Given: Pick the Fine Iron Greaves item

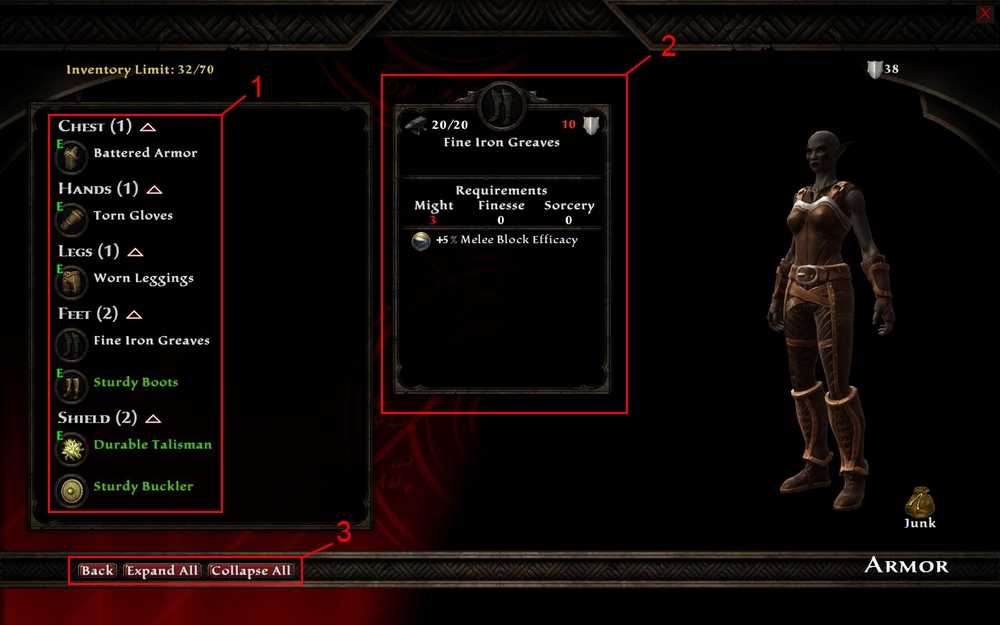Looking at the screenshot, I should point(151,340).
